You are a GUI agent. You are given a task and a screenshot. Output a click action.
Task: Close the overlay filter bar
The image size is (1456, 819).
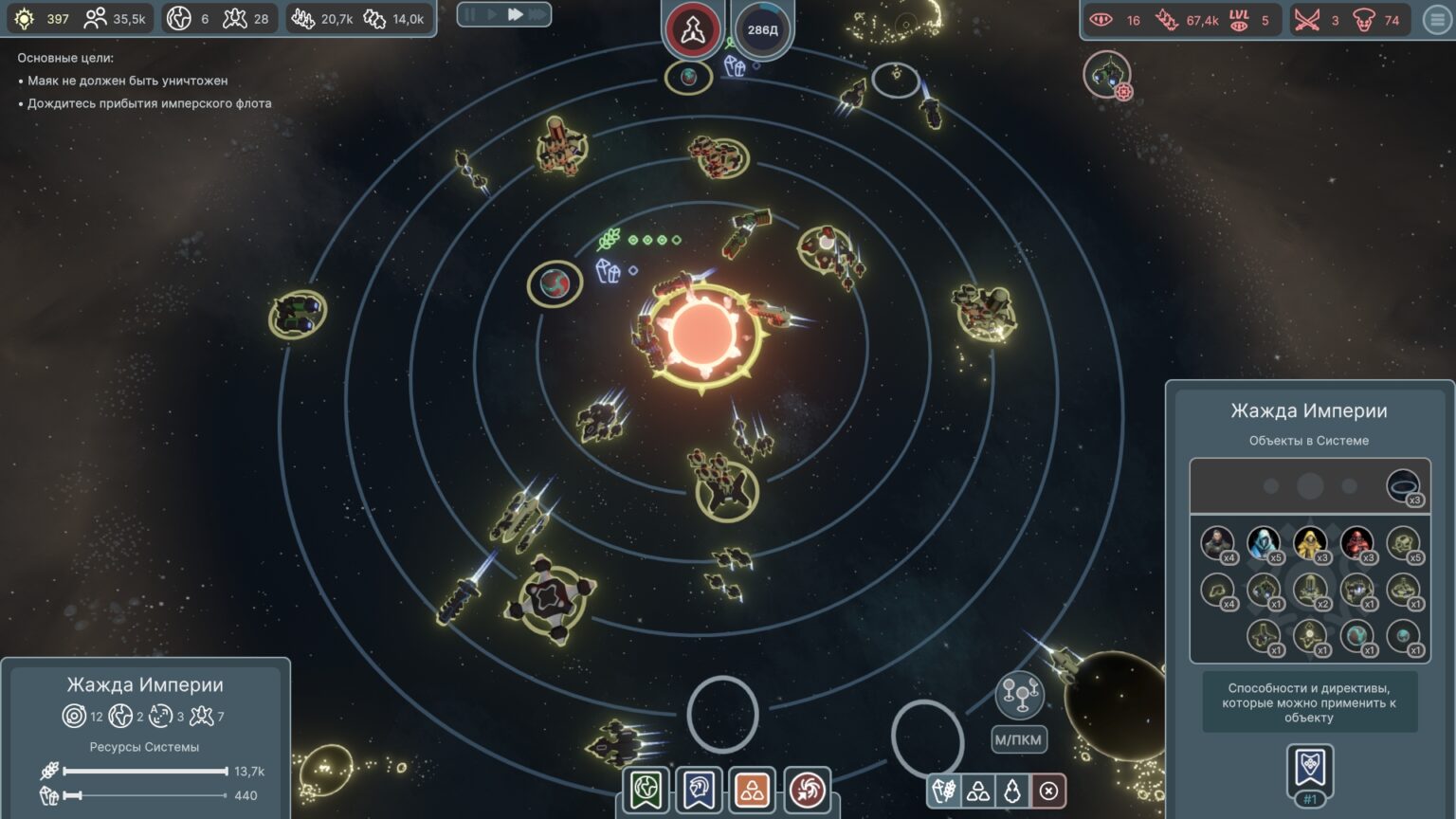point(1048,791)
